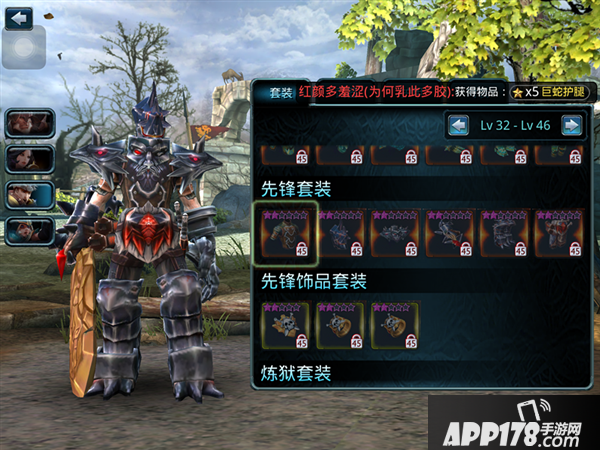Pick the last trinket in 先锋饰品套装

395,325
